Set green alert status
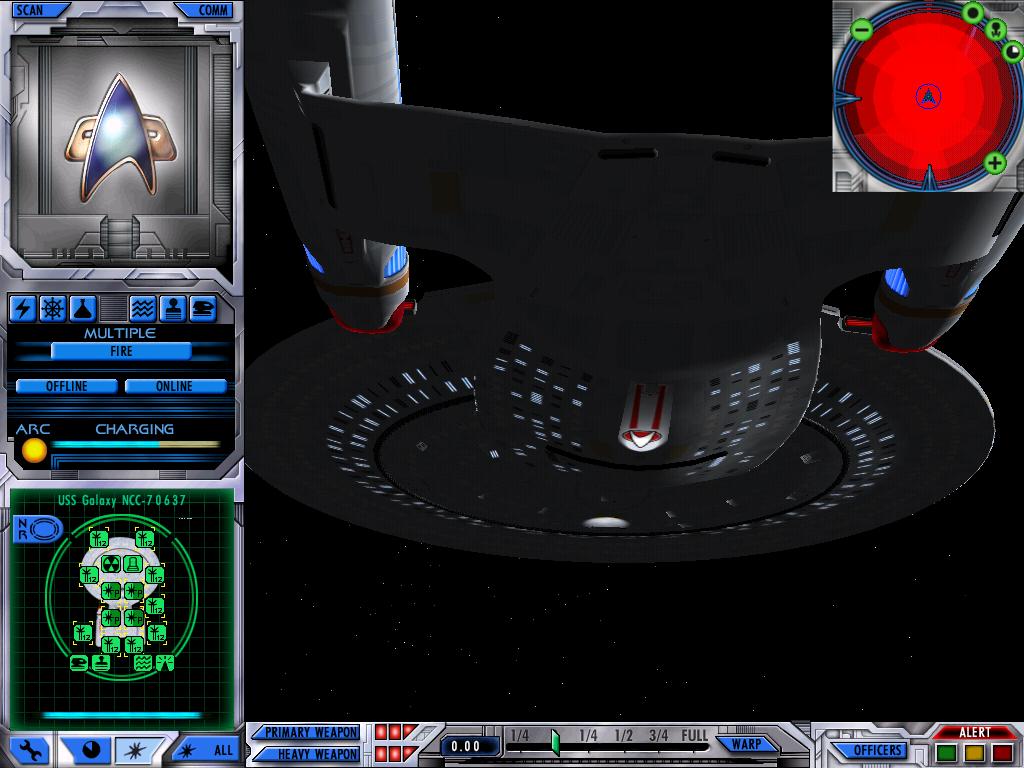 (946, 752)
